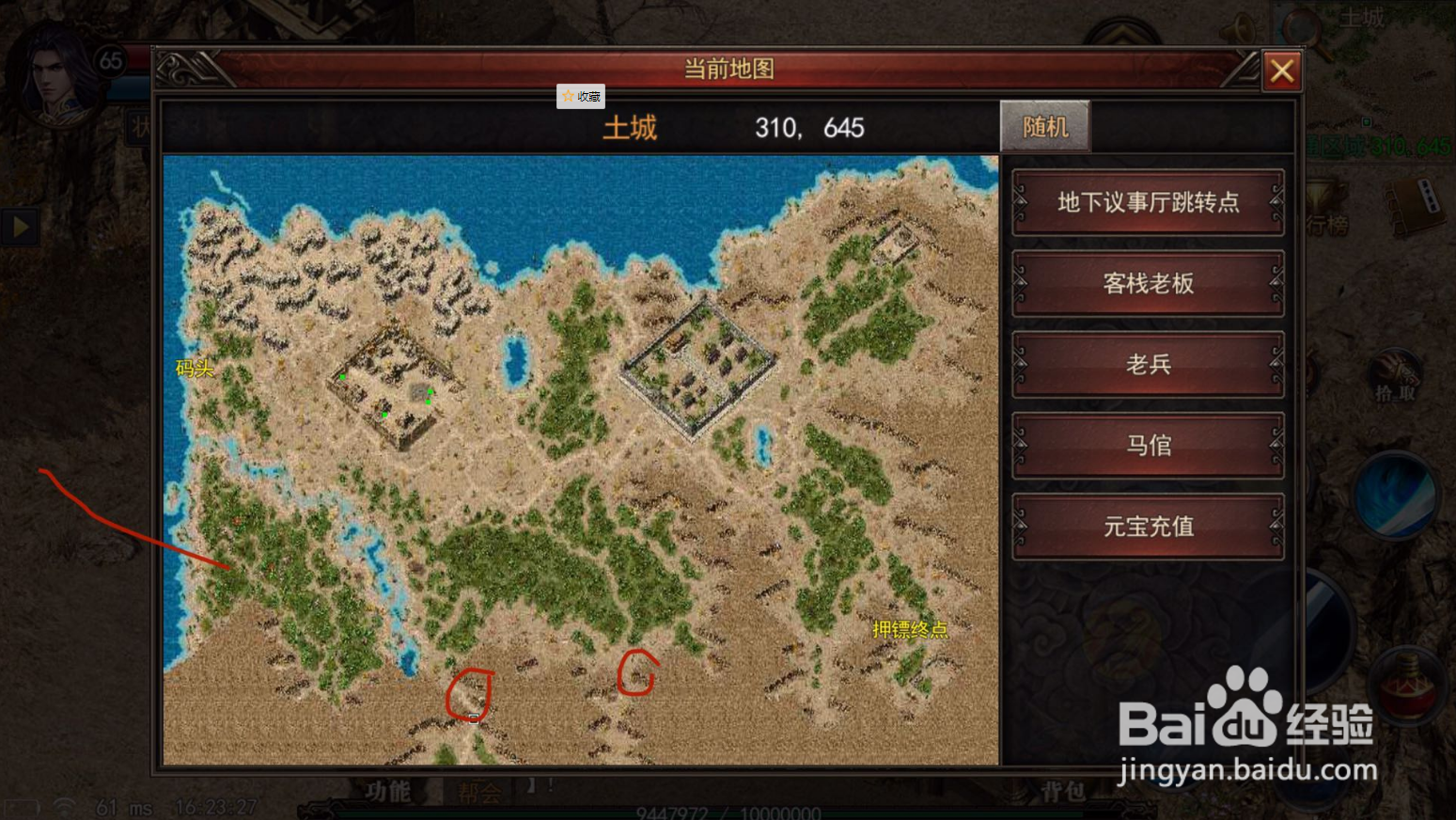Click the 地下议事厅跳转点 teleport button
The image size is (1456, 820).
point(1148,202)
